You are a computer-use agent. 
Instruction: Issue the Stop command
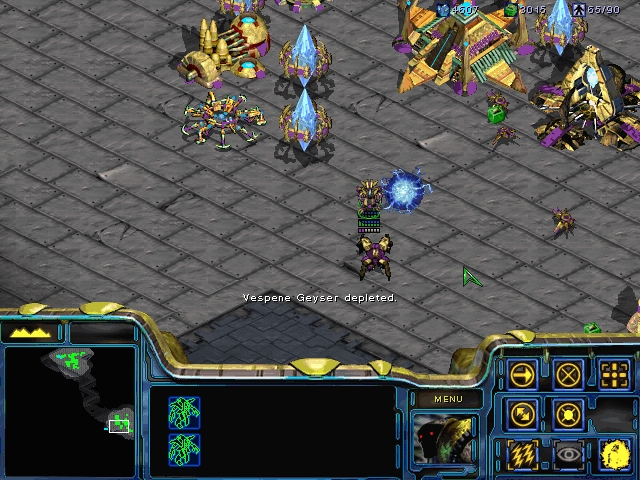coord(568,375)
